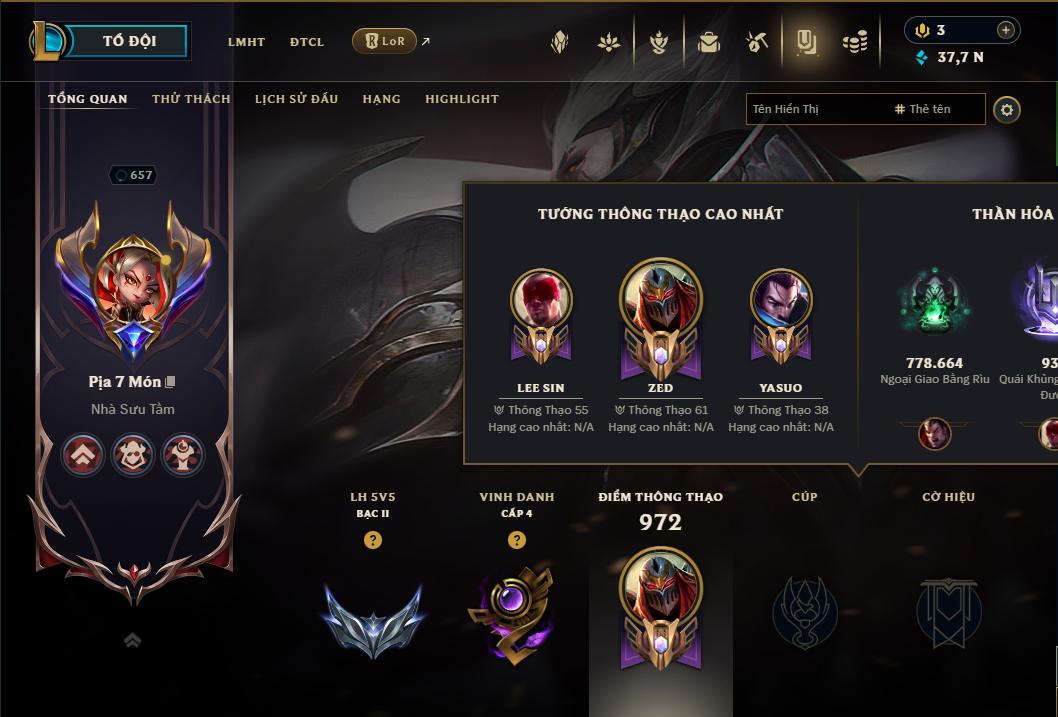
Task: Select the Zed mastery portrait
Action: click(x=661, y=312)
